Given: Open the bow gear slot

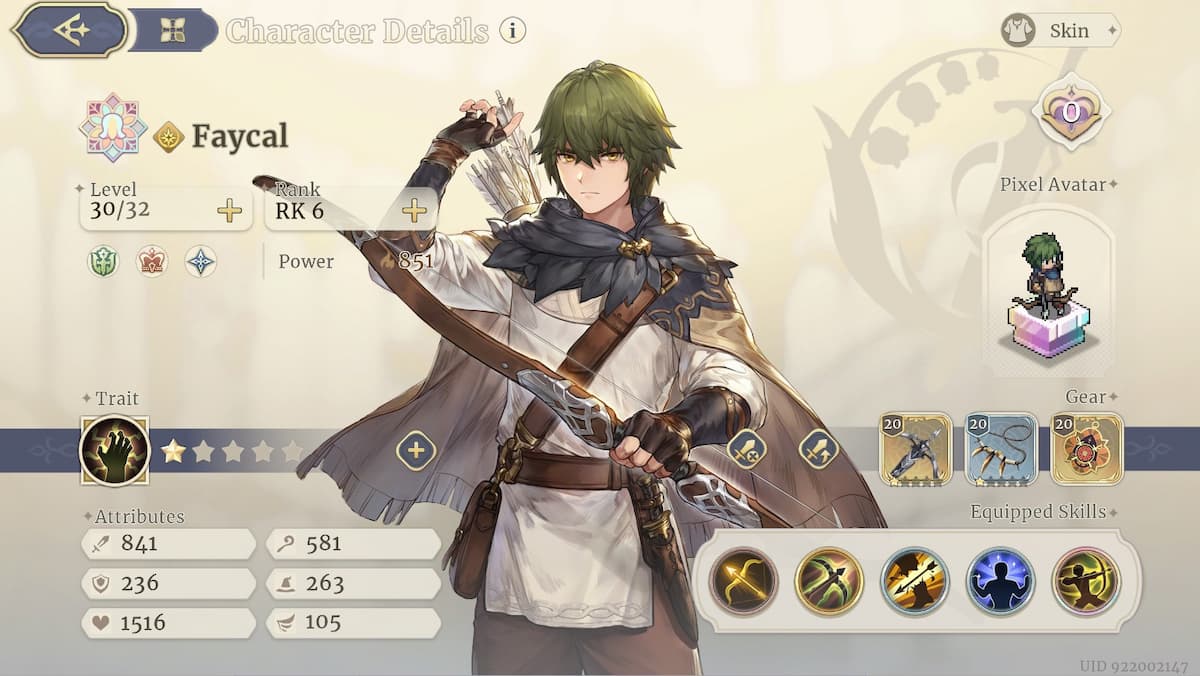Looking at the screenshot, I should pyautogui.click(x=915, y=449).
